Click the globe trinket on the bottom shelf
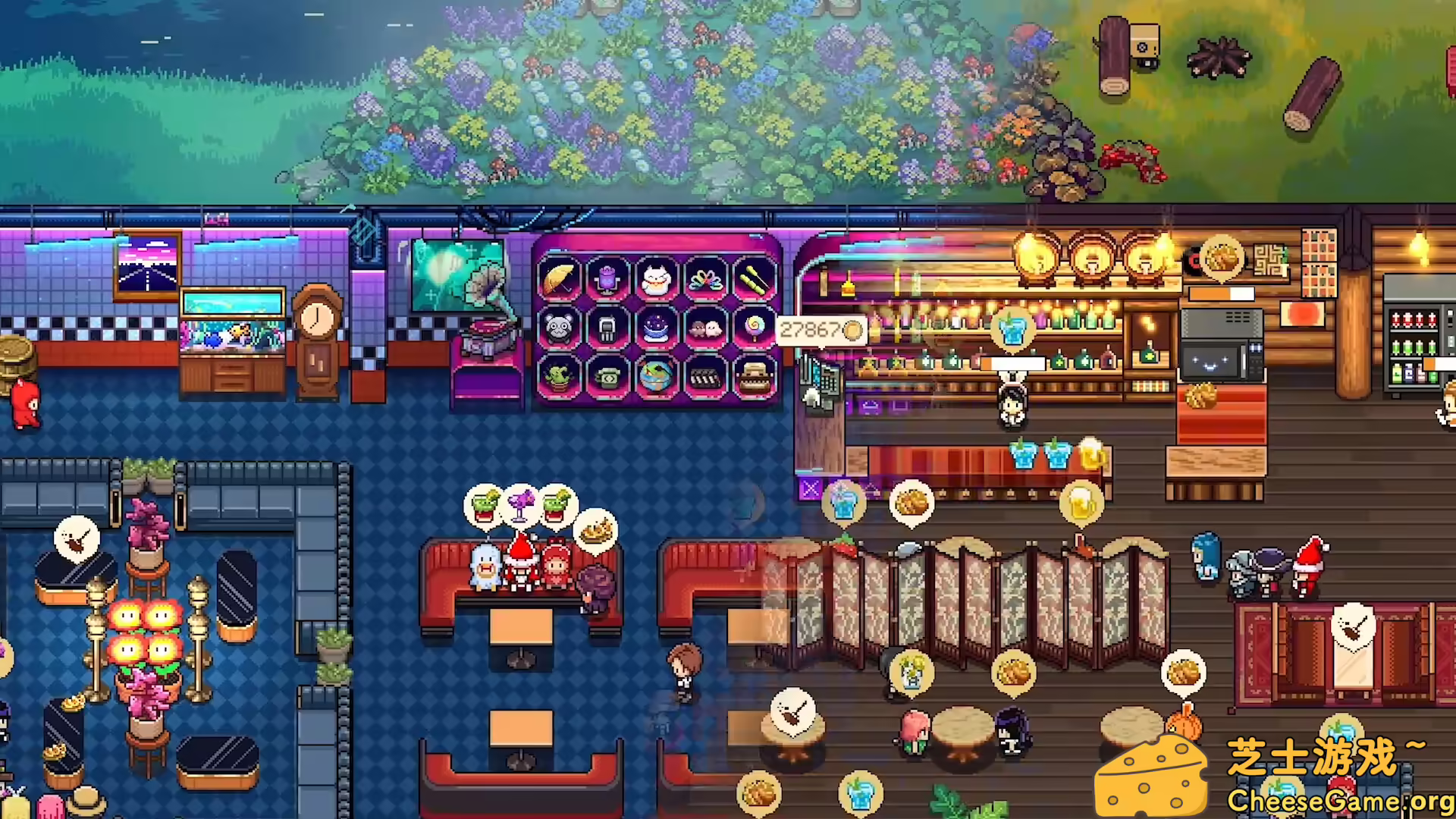Screen dimensions: 1456x819 coord(658,378)
